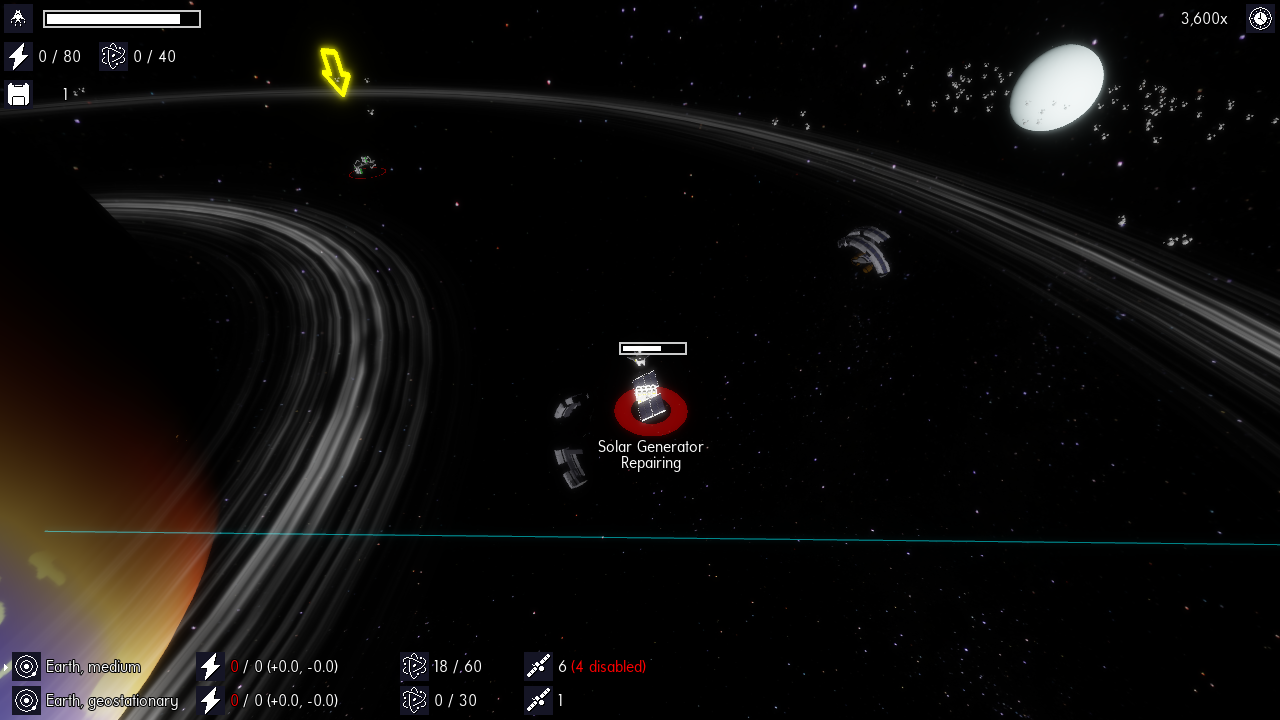The image size is (1280, 720).
Task: Open the floppy disk save icon
Action: (x=18, y=94)
